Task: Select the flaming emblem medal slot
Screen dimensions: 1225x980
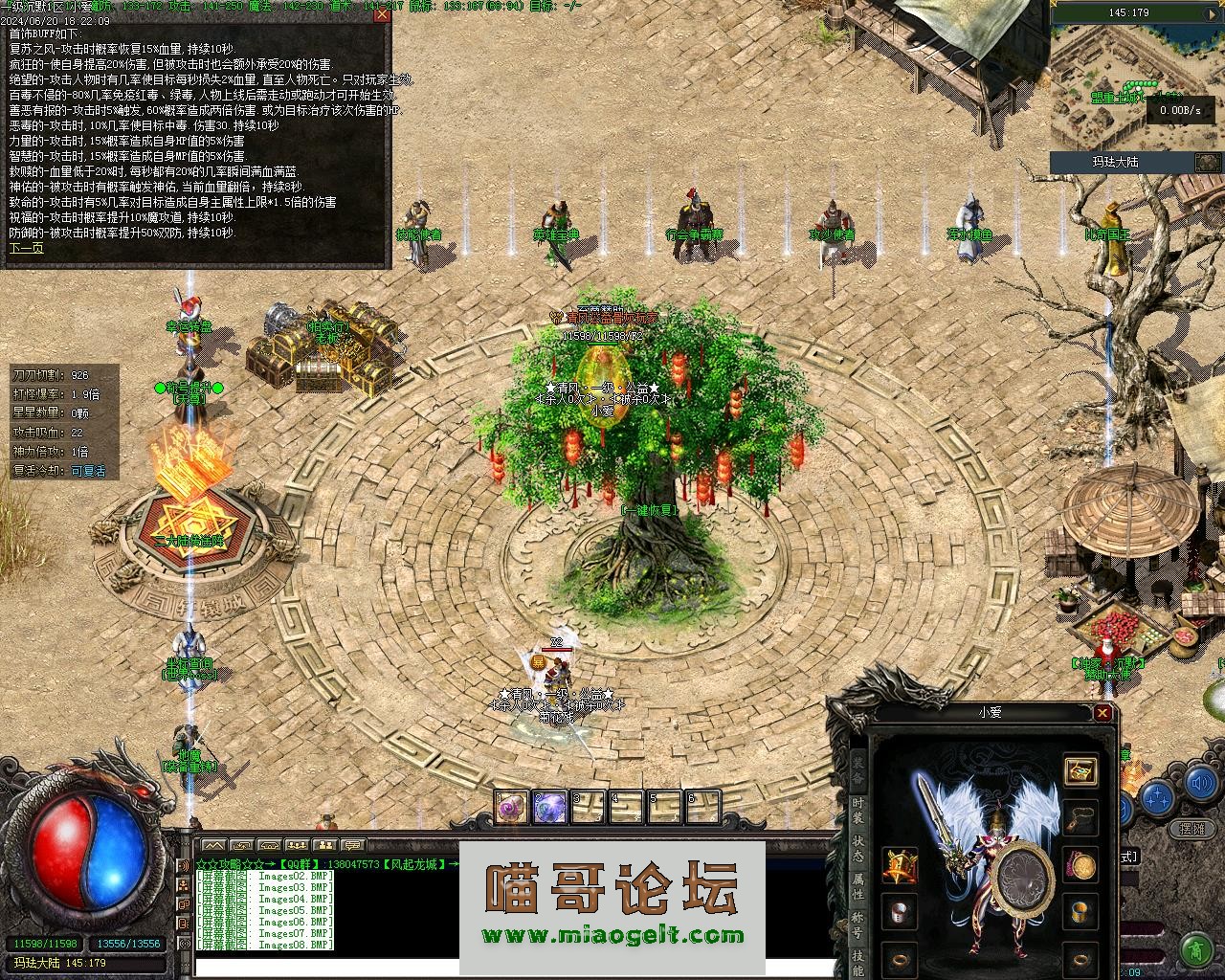Action: pyautogui.click(x=900, y=865)
